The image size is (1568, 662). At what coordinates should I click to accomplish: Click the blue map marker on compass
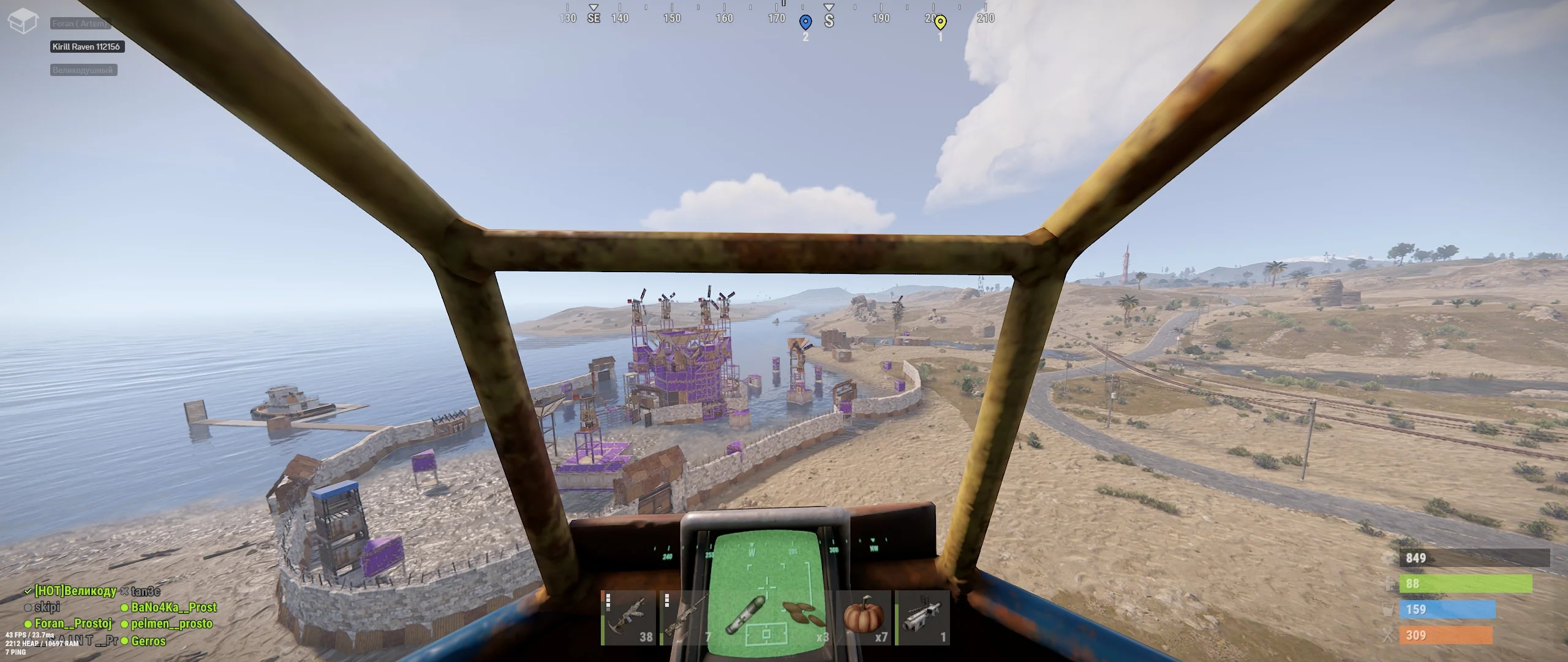[805, 23]
